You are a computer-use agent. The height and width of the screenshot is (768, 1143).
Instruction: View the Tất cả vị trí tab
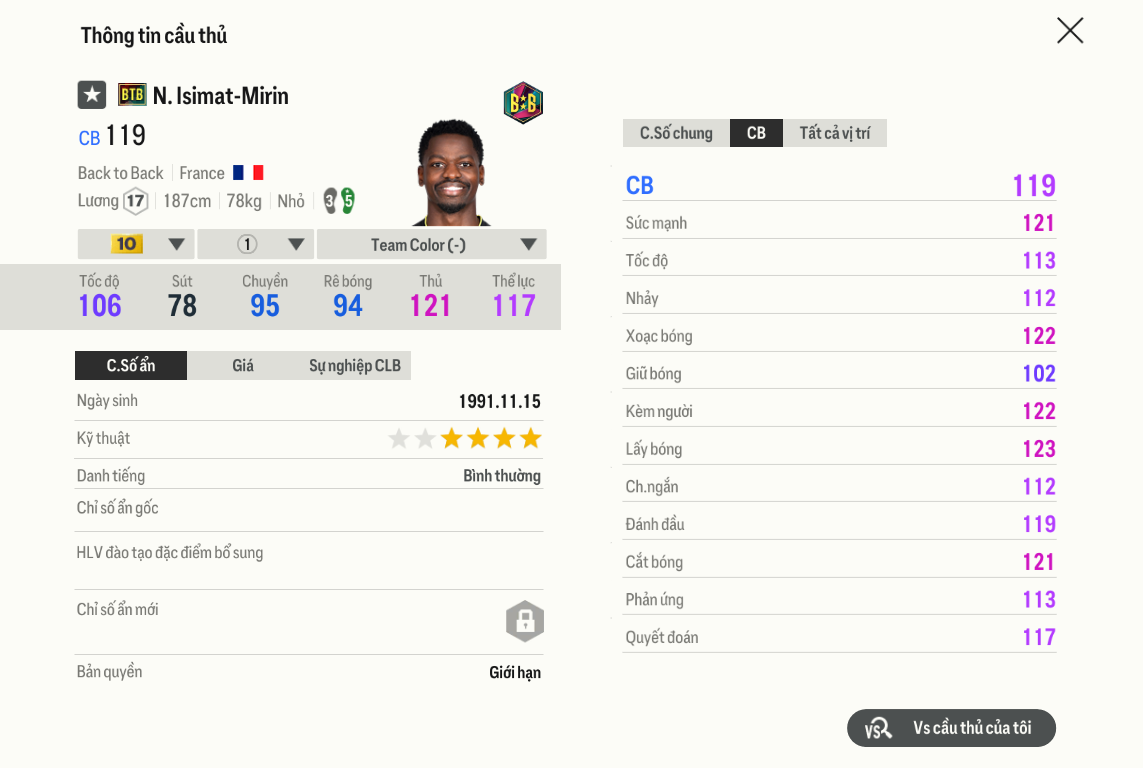click(x=834, y=133)
